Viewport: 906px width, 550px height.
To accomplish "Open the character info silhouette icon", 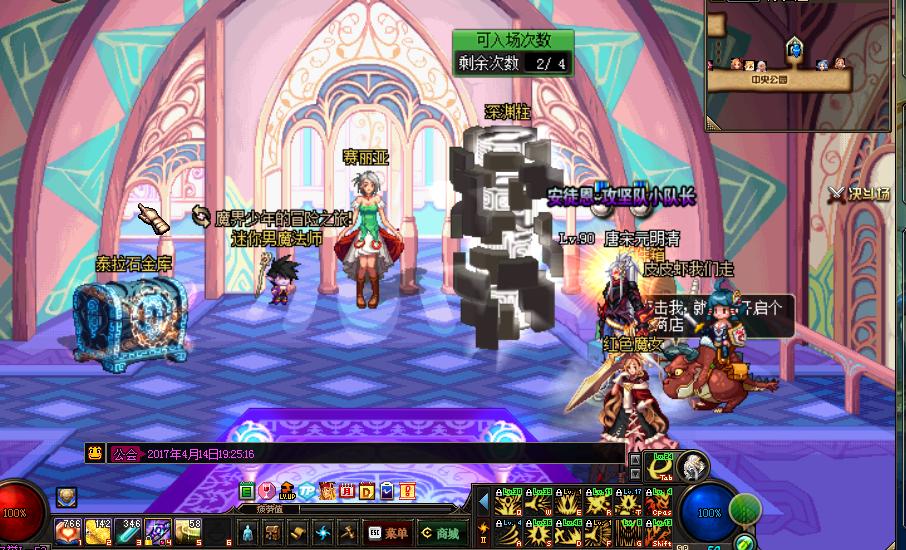I will (249, 532).
